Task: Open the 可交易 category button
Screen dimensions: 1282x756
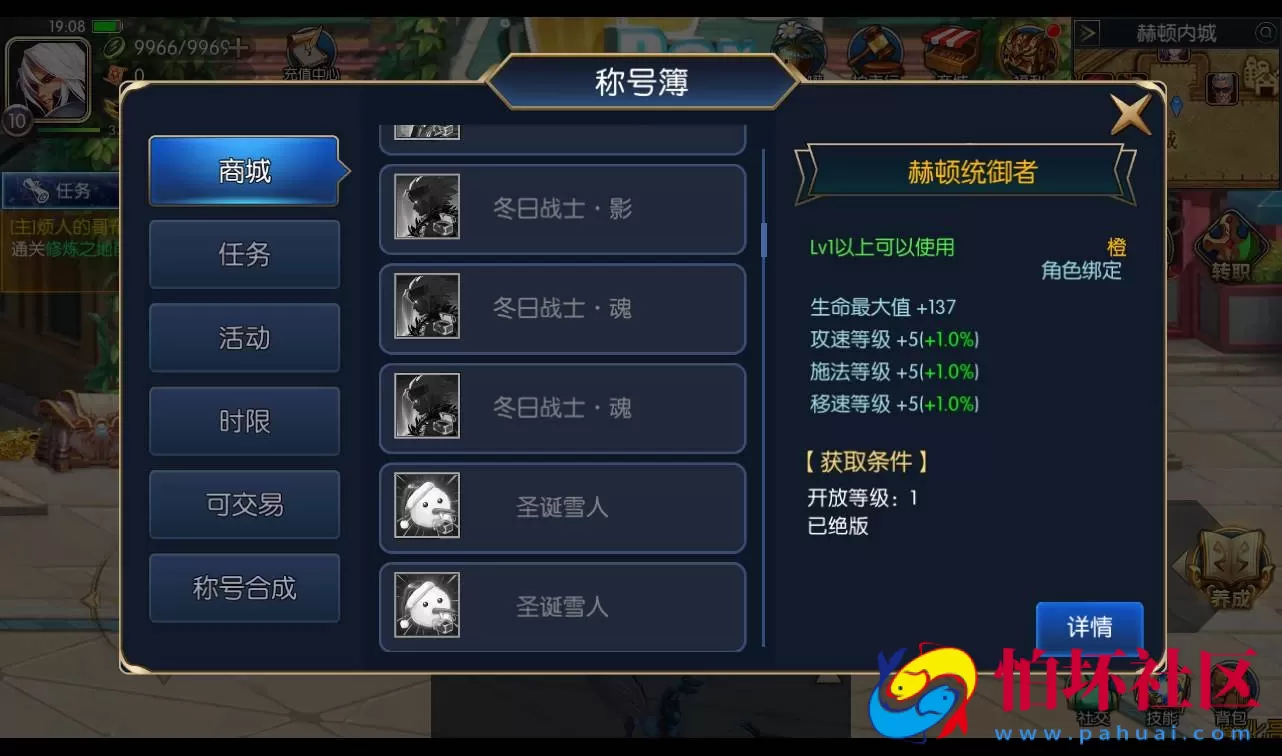Action: coord(244,505)
